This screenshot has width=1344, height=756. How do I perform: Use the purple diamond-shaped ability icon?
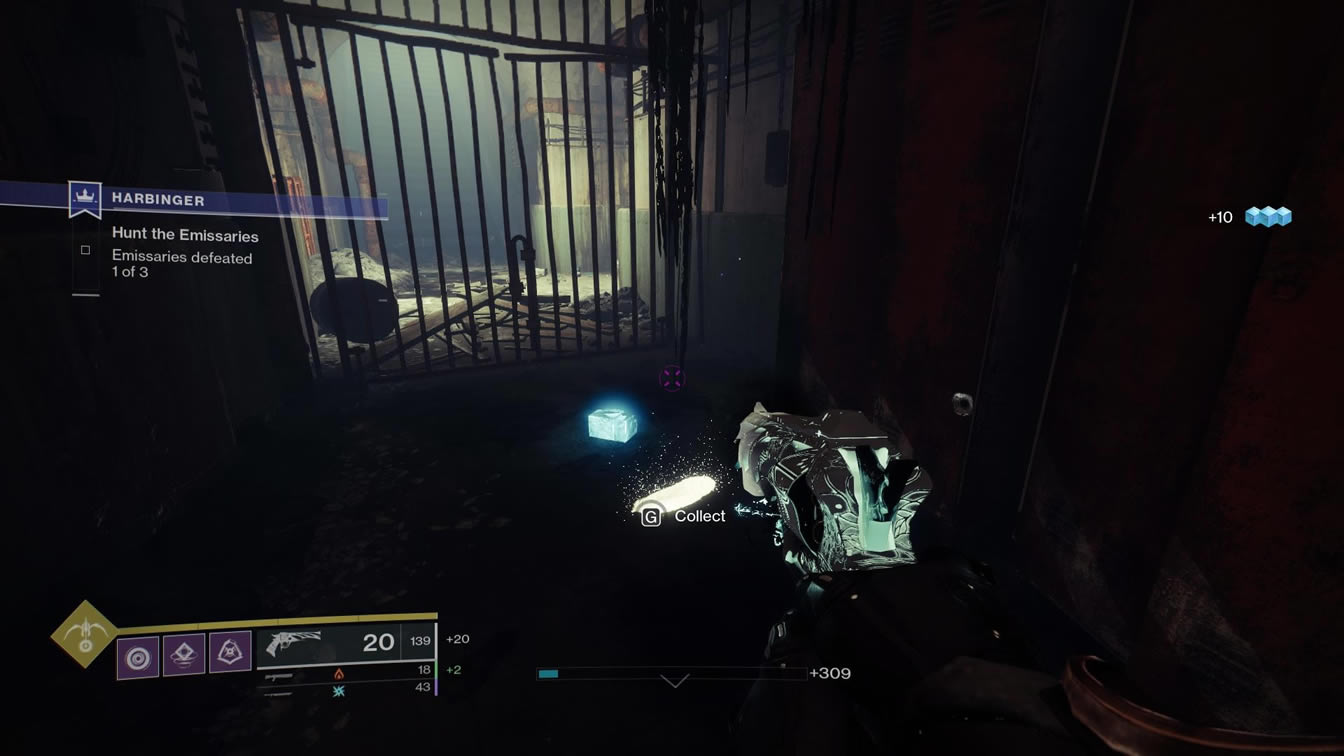[x=184, y=654]
